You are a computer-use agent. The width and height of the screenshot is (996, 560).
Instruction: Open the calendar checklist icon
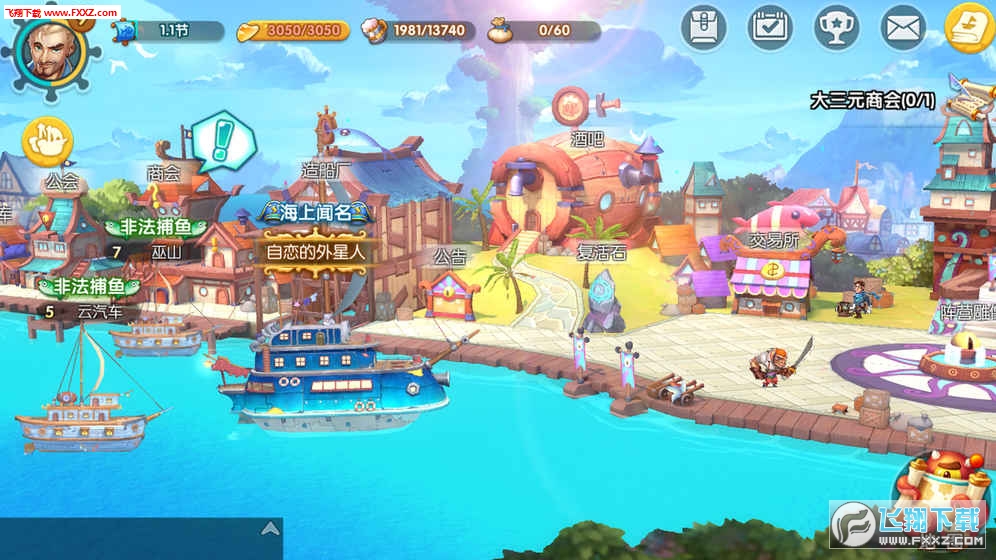coord(770,27)
